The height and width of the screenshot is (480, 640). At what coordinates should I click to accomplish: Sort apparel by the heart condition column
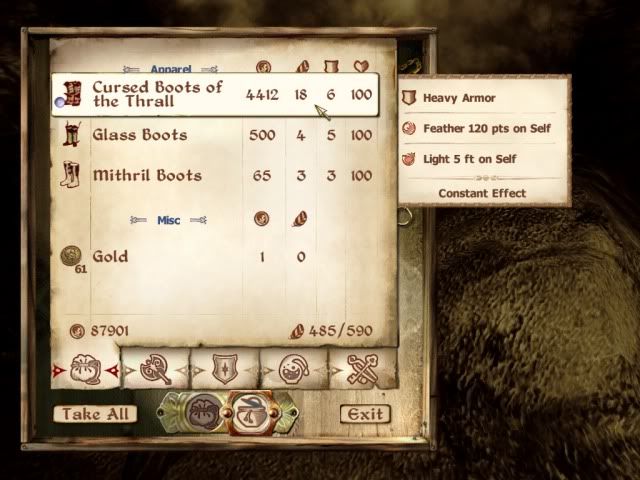click(x=361, y=67)
